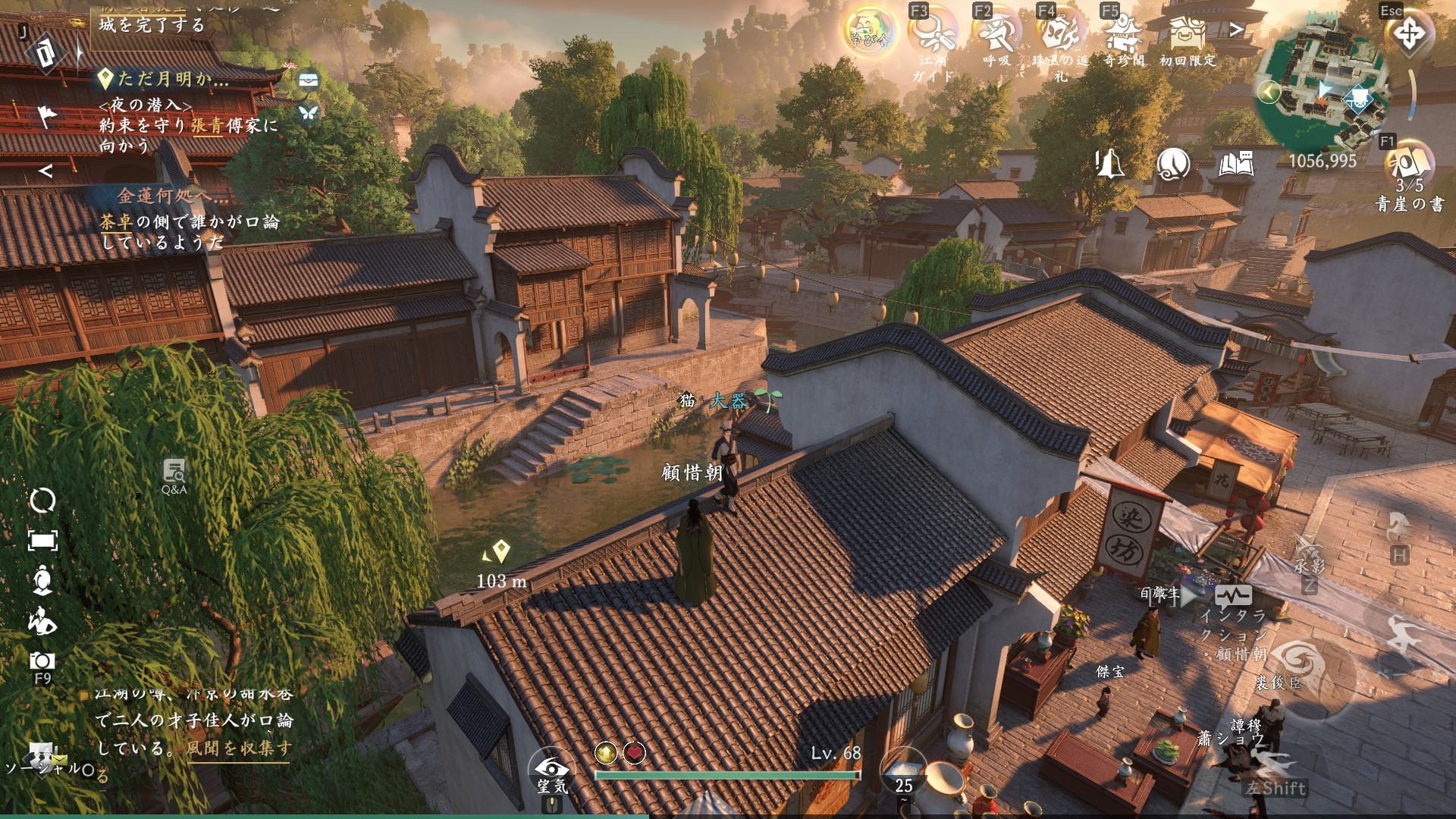Open the 江湖ガイド guide icon
The width and height of the screenshot is (1456, 819).
[931, 34]
